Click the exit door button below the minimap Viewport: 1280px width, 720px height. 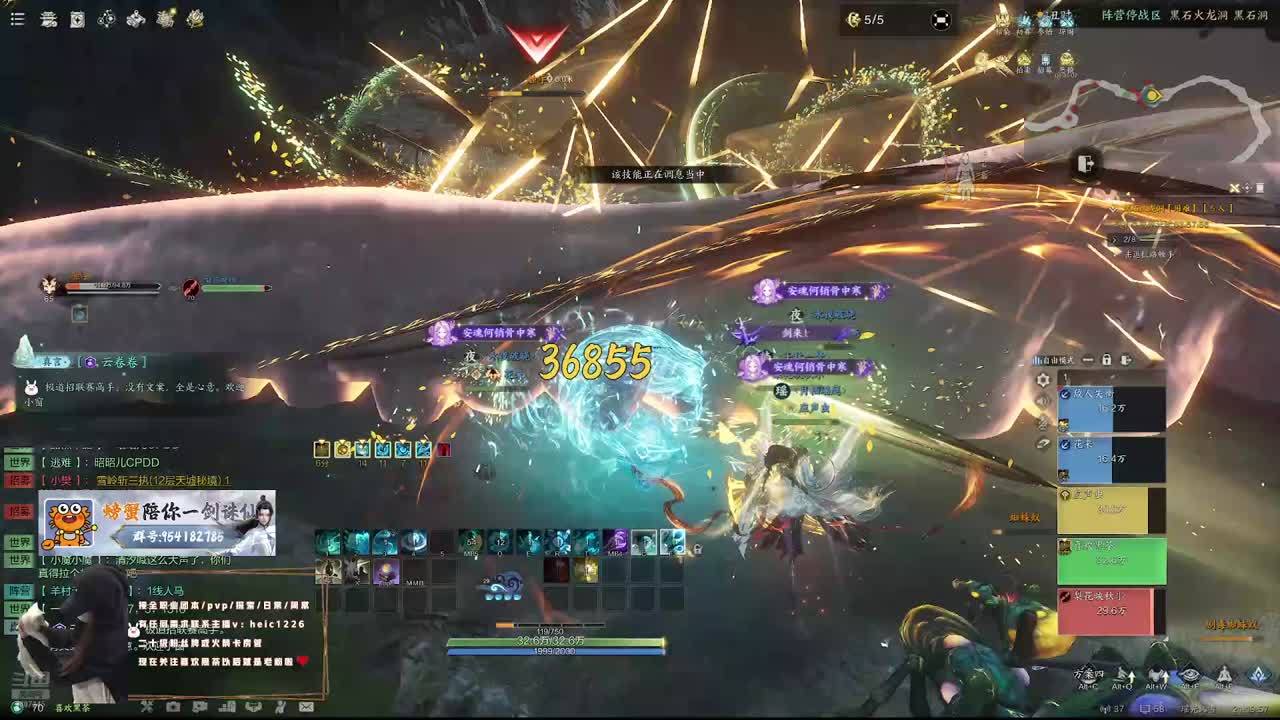click(1086, 164)
